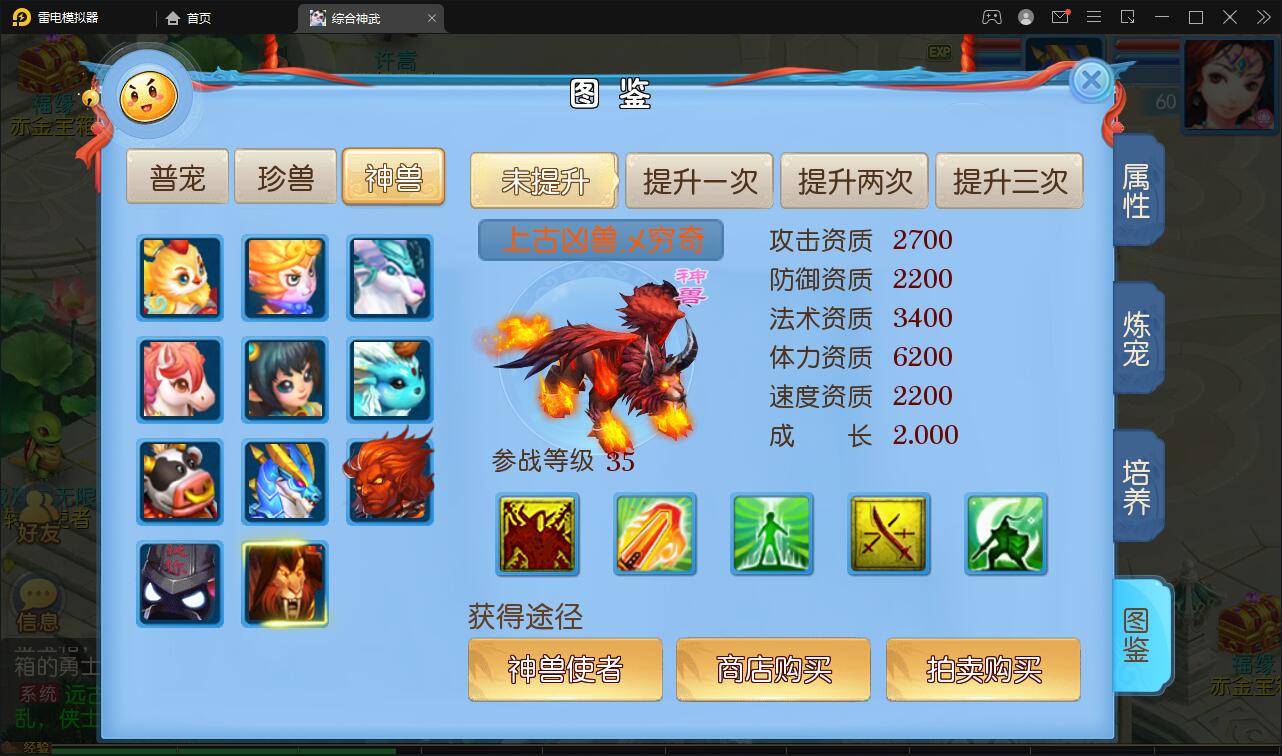This screenshot has width=1282, height=756.
Task: Click the green glowing figure skill icon
Action: coord(771,534)
